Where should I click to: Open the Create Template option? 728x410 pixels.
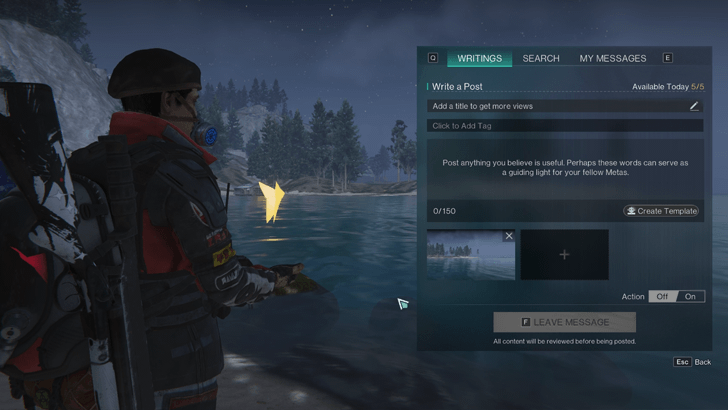(x=661, y=211)
